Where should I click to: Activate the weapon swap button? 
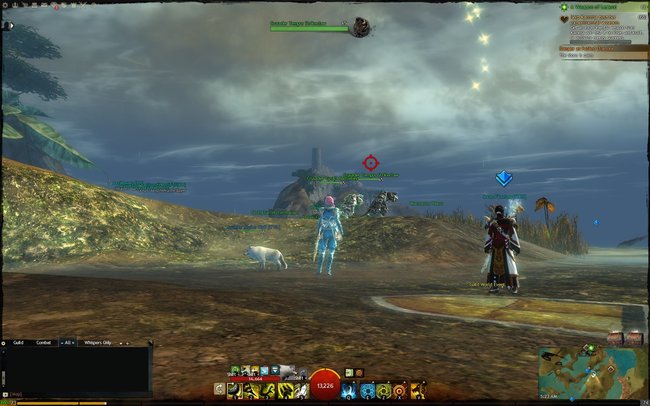219,389
